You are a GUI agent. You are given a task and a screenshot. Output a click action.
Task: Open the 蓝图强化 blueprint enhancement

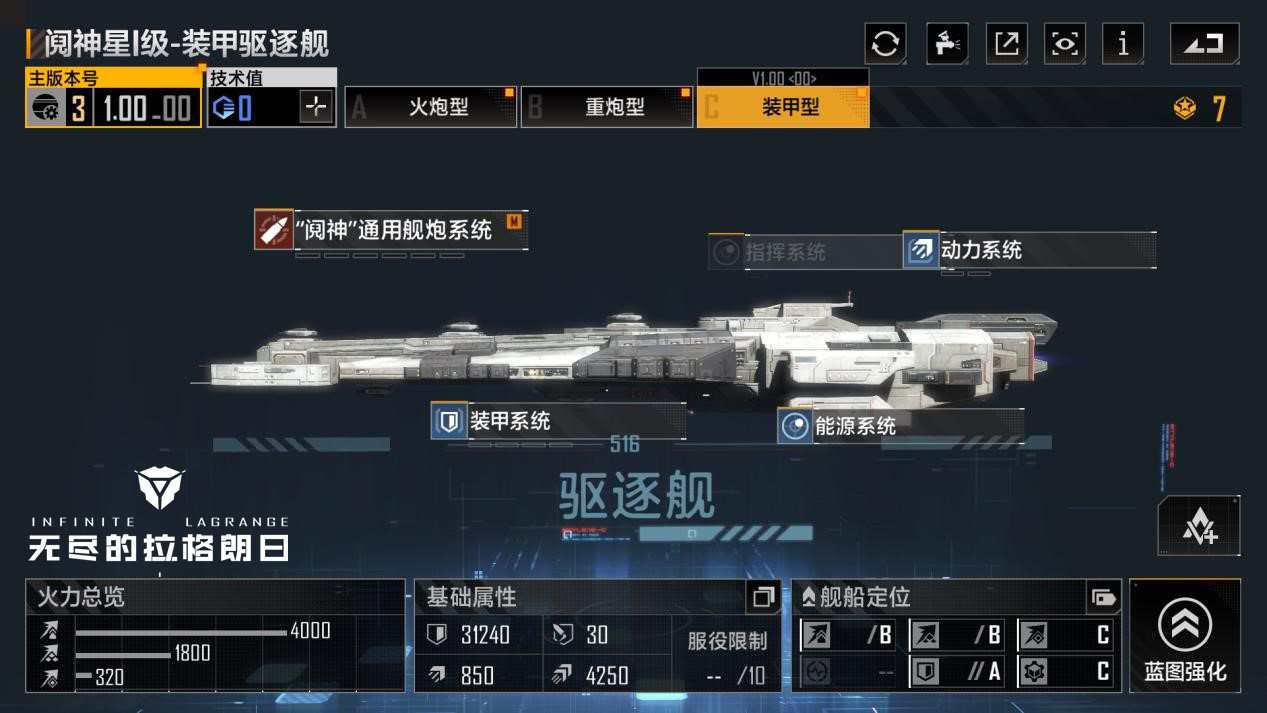point(1185,636)
